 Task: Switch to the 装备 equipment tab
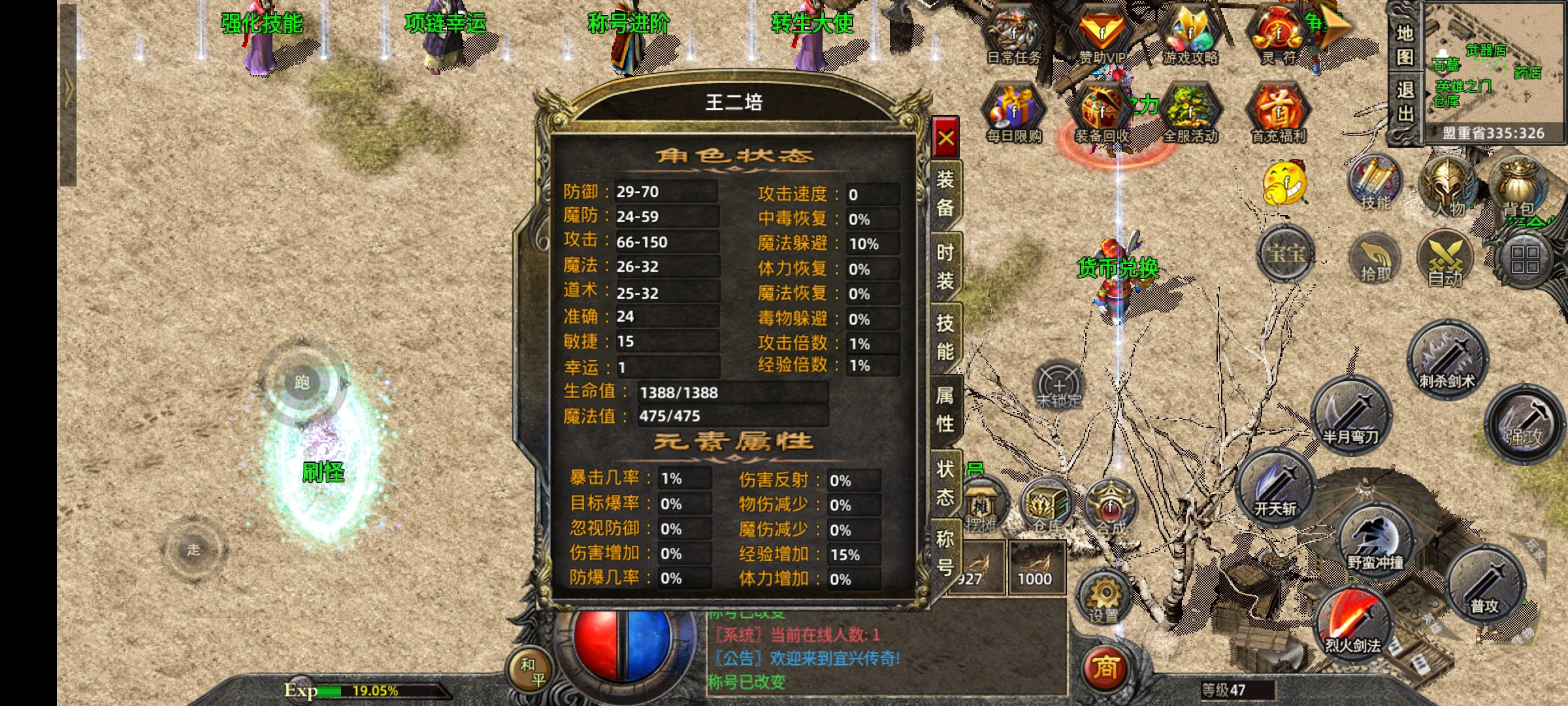coord(945,193)
